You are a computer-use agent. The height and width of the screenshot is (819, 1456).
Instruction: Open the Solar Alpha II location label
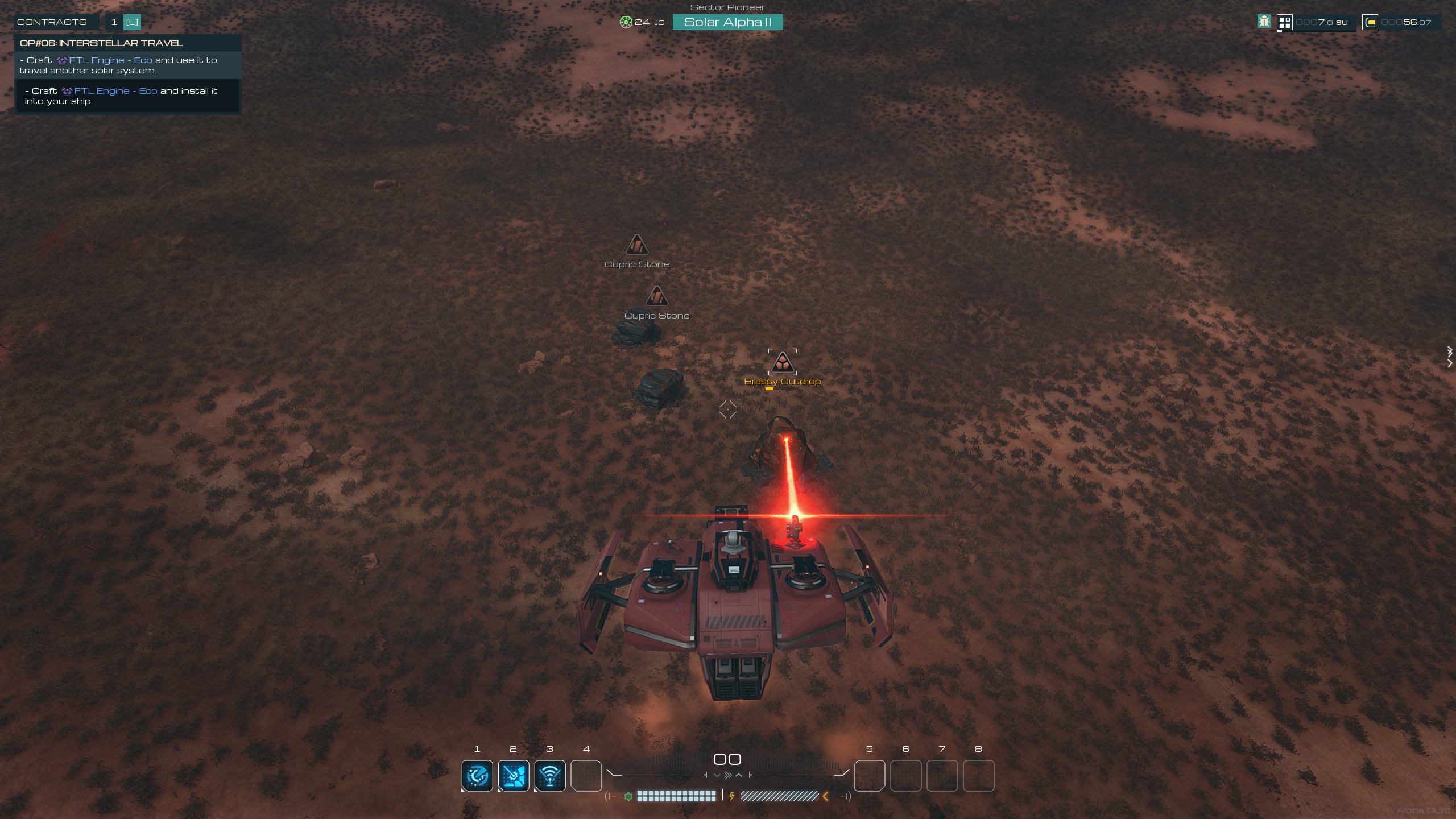point(727,22)
